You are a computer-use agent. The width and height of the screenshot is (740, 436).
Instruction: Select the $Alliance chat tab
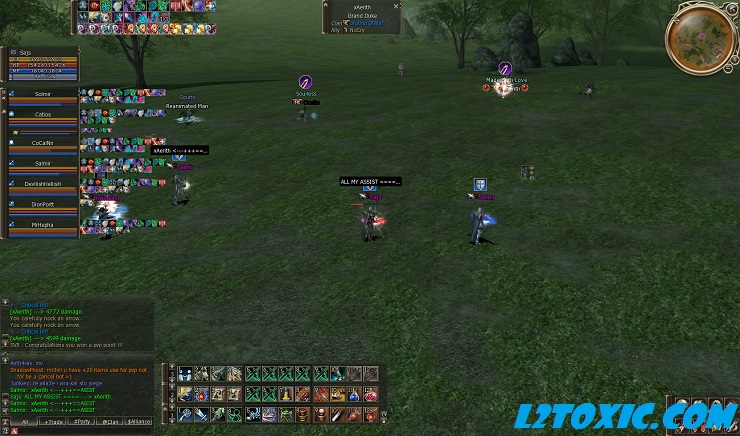(139, 422)
